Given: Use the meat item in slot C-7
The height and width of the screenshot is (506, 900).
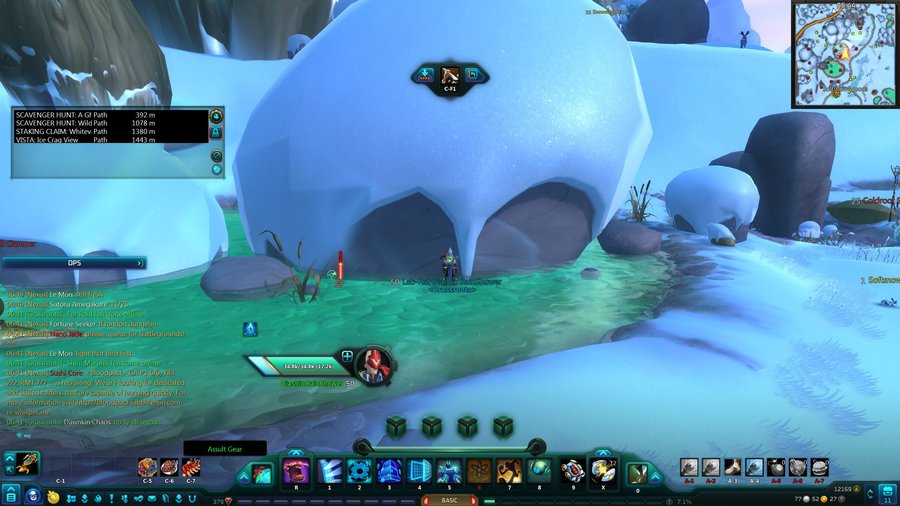Looking at the screenshot, I should 190,467.
